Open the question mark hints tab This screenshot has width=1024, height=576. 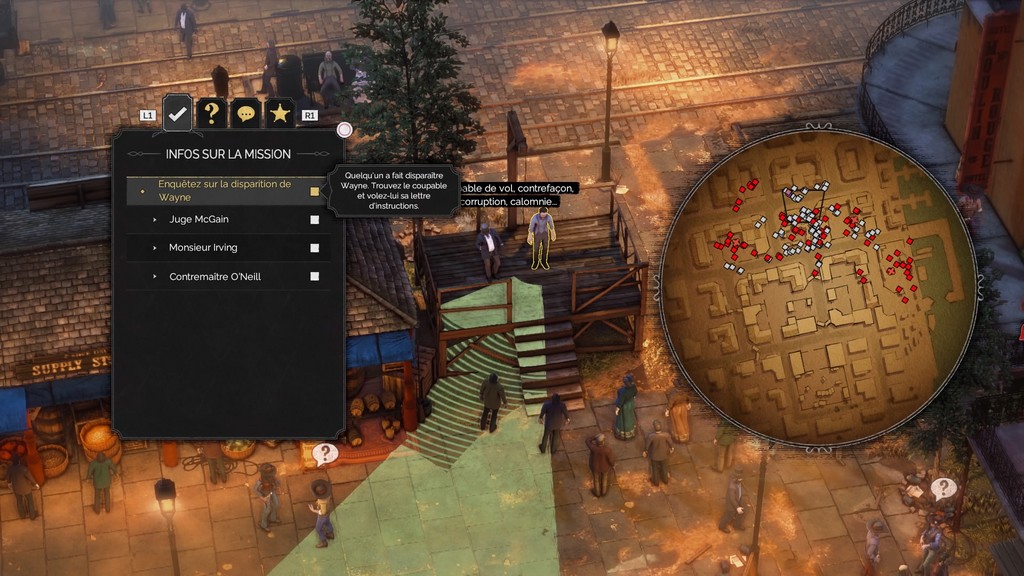[211, 113]
